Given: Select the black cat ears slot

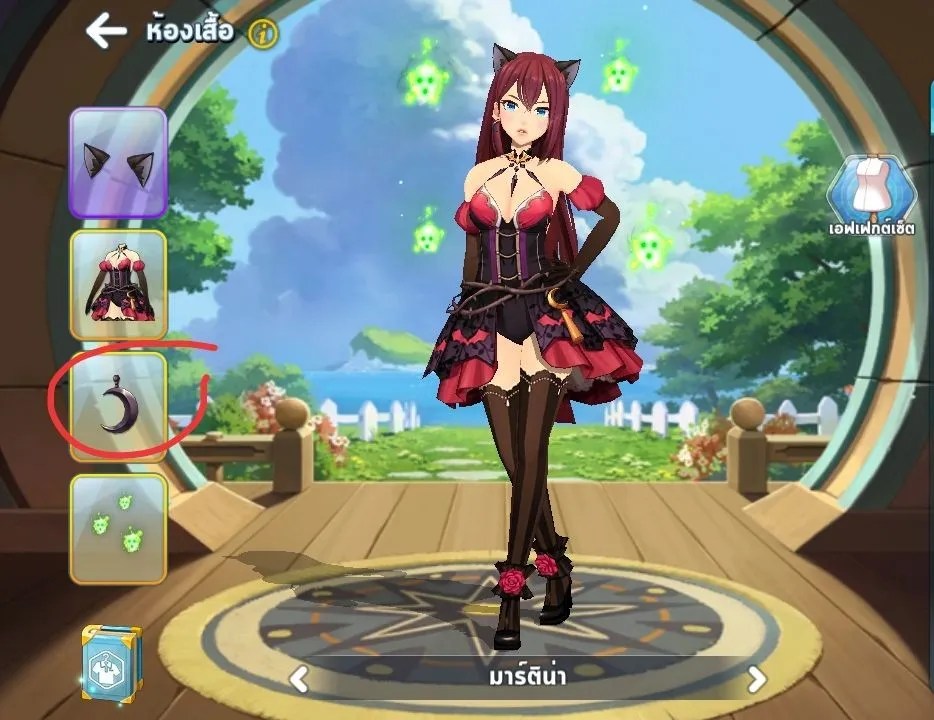Looking at the screenshot, I should pos(118,163).
